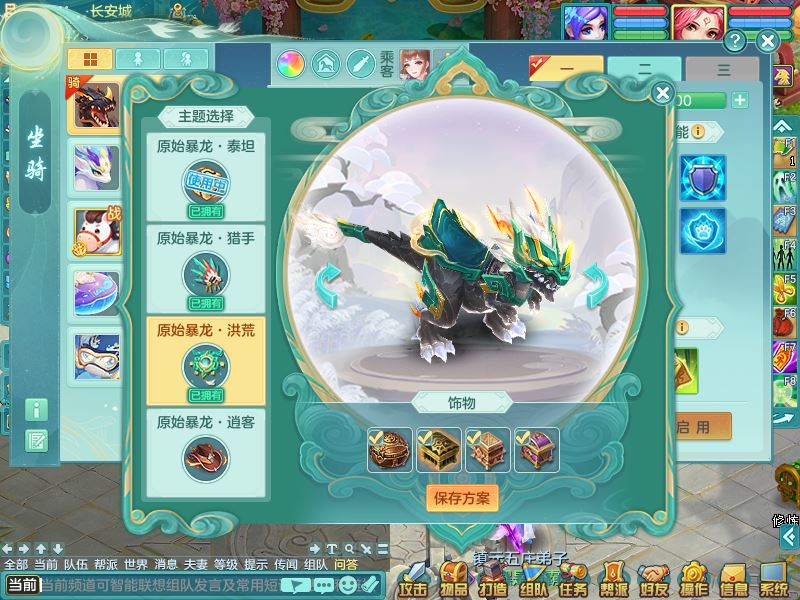Switch chat channel to 世界

click(136, 564)
